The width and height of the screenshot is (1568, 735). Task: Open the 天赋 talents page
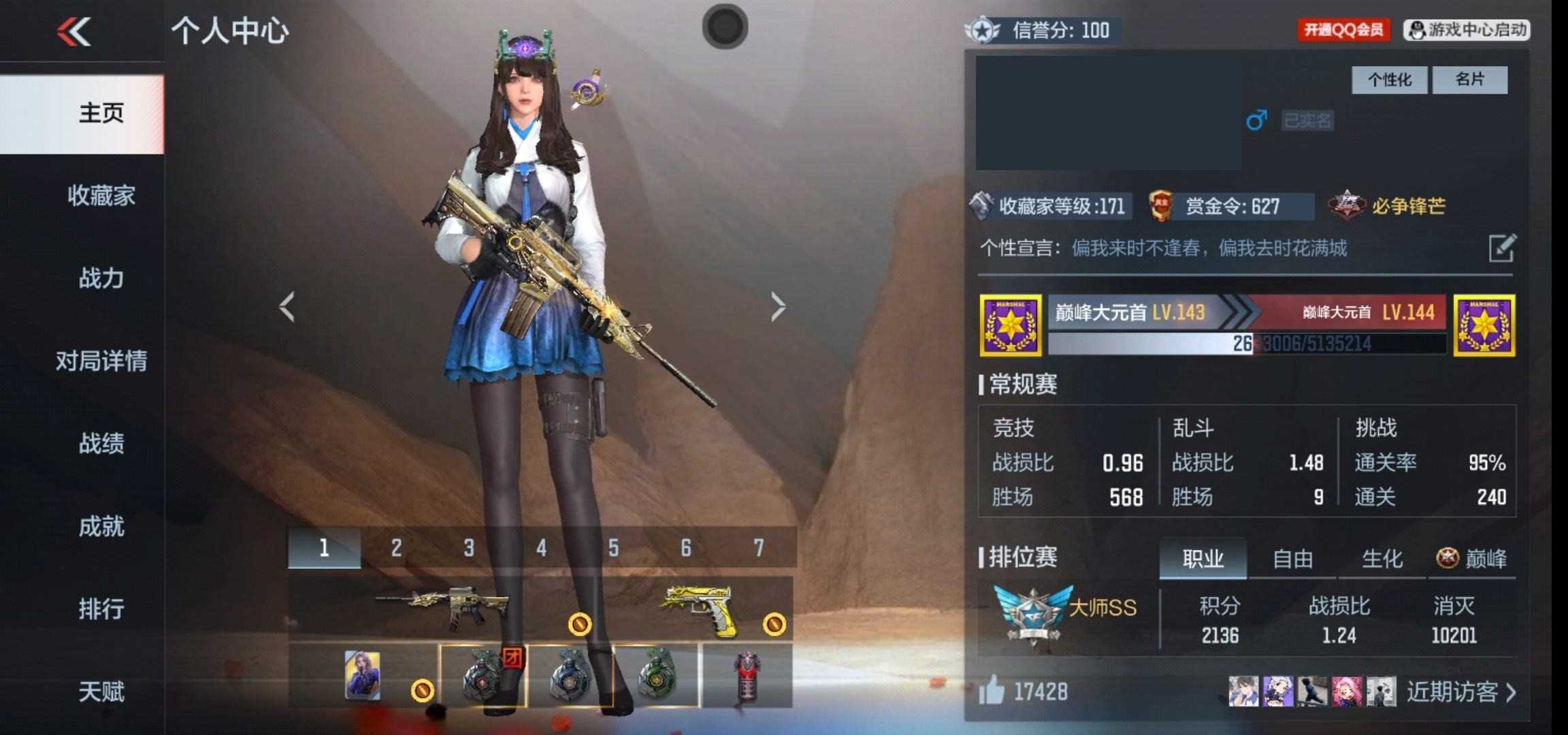pos(101,691)
